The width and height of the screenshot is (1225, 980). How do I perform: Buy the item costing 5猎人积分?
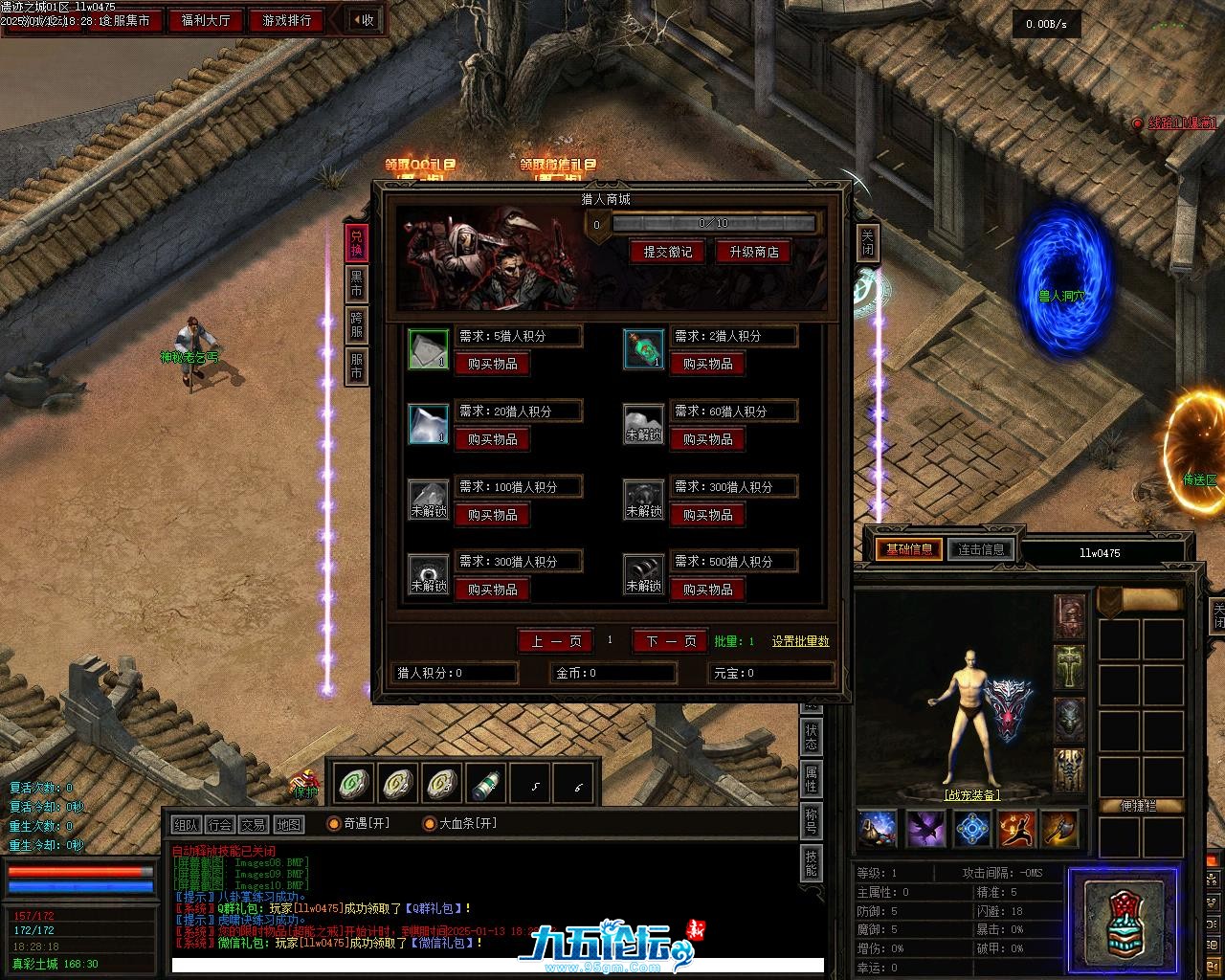click(493, 364)
